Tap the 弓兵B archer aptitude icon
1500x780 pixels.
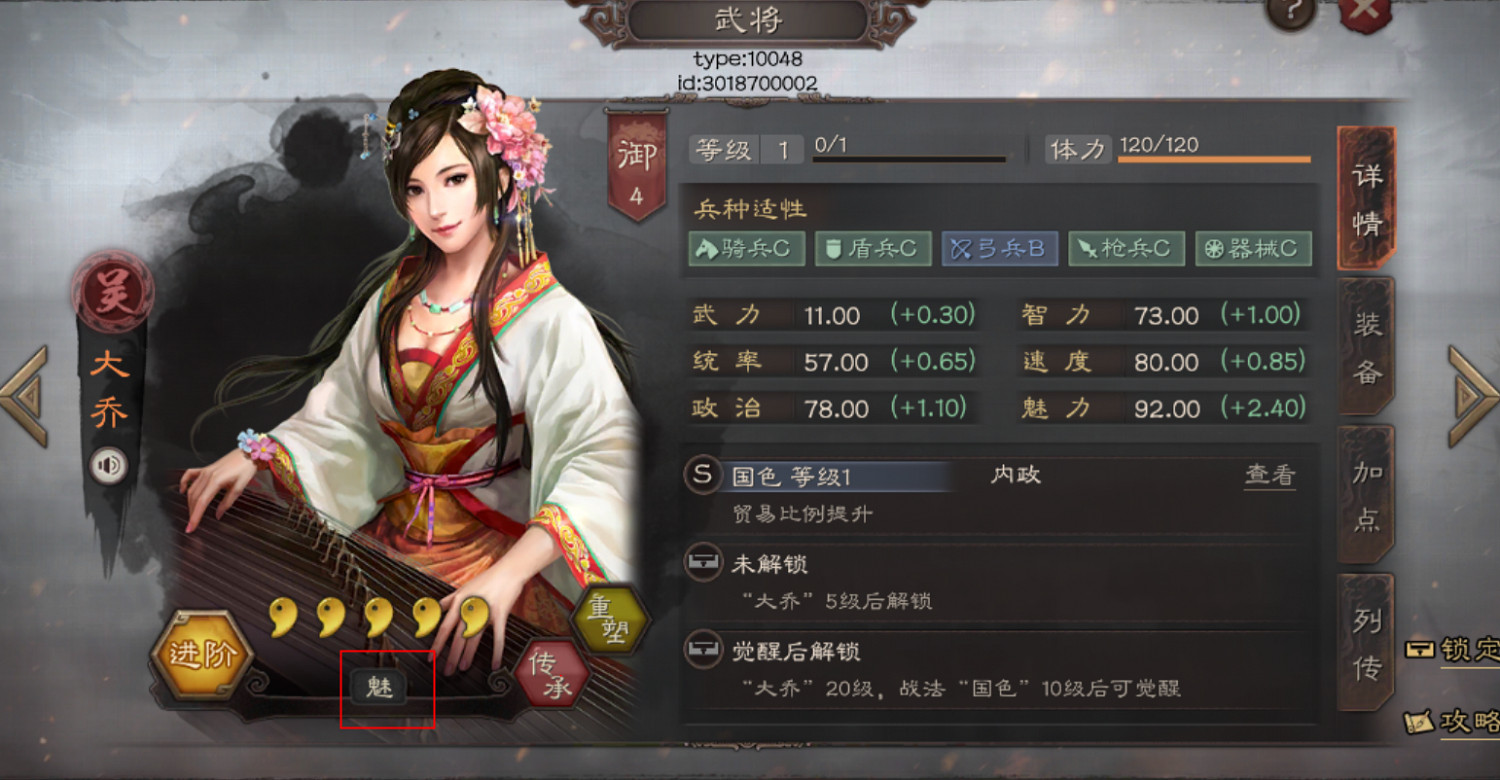click(999, 248)
